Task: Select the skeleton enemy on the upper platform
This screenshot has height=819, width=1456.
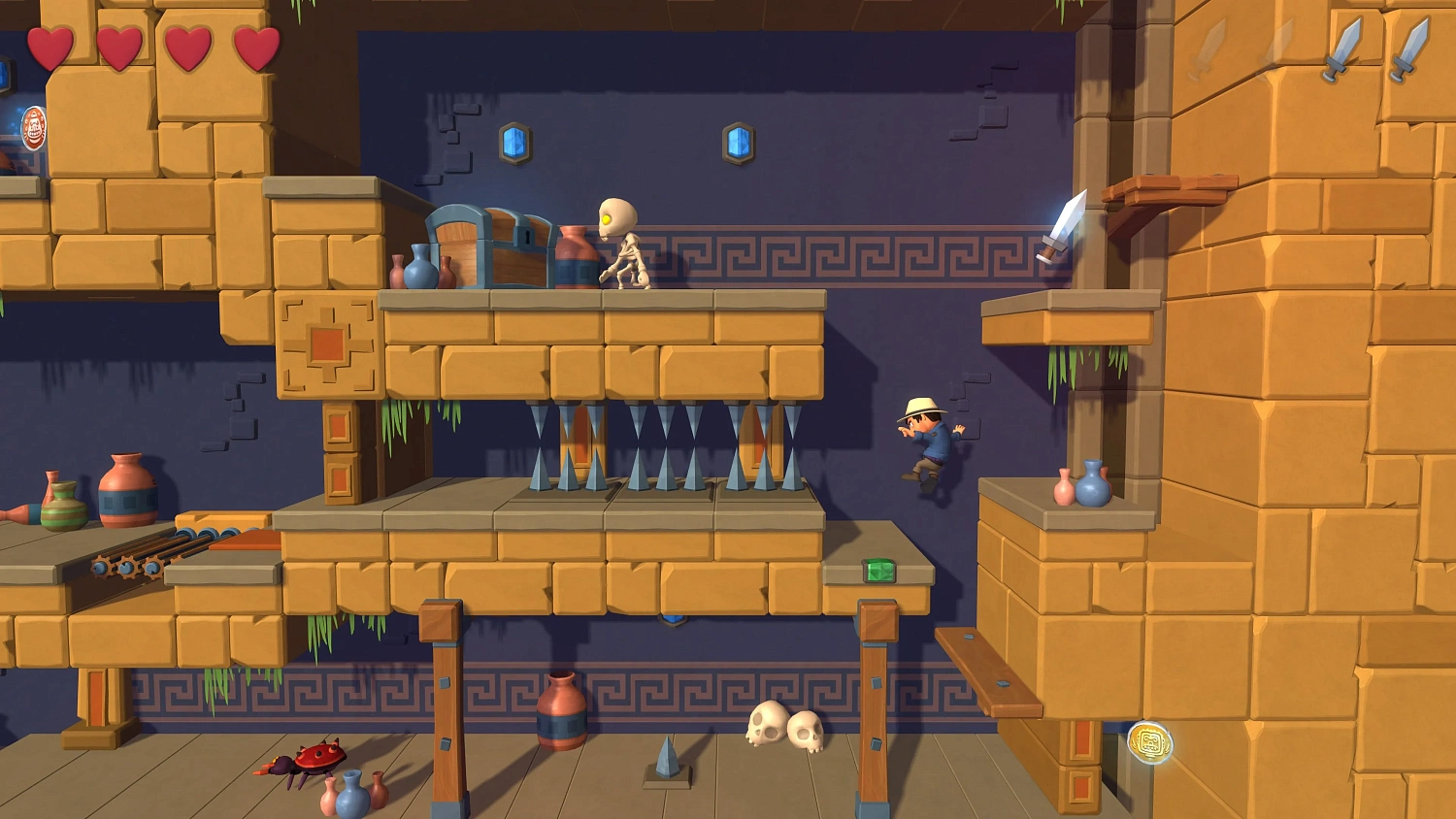Action: [626, 246]
